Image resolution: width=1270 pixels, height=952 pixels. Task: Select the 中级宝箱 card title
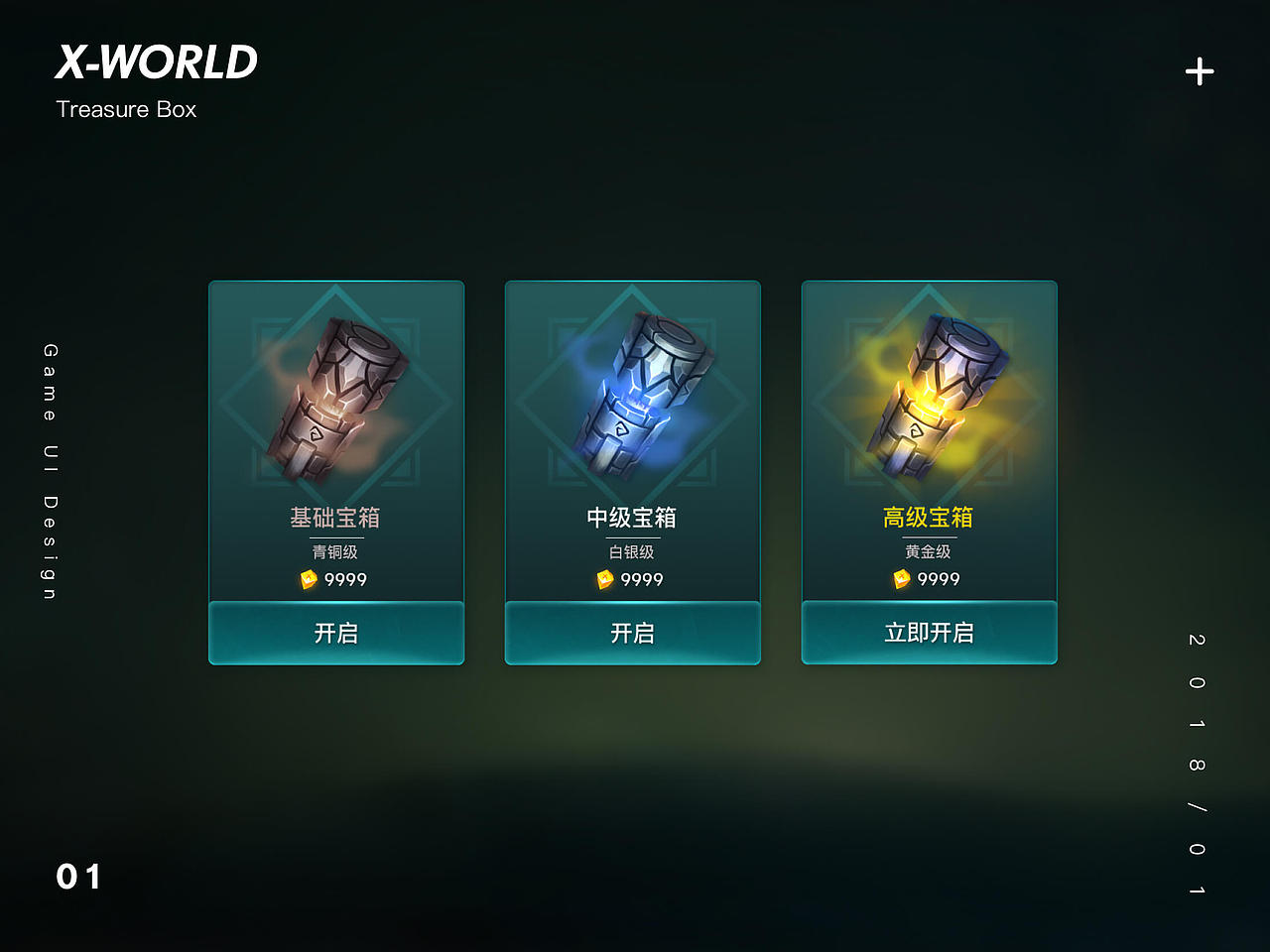click(x=632, y=517)
